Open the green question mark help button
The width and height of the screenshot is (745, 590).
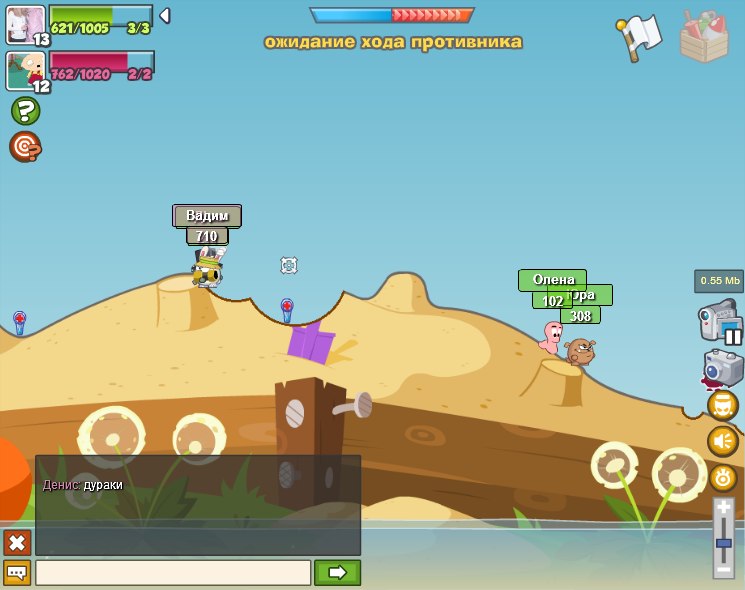(x=25, y=111)
